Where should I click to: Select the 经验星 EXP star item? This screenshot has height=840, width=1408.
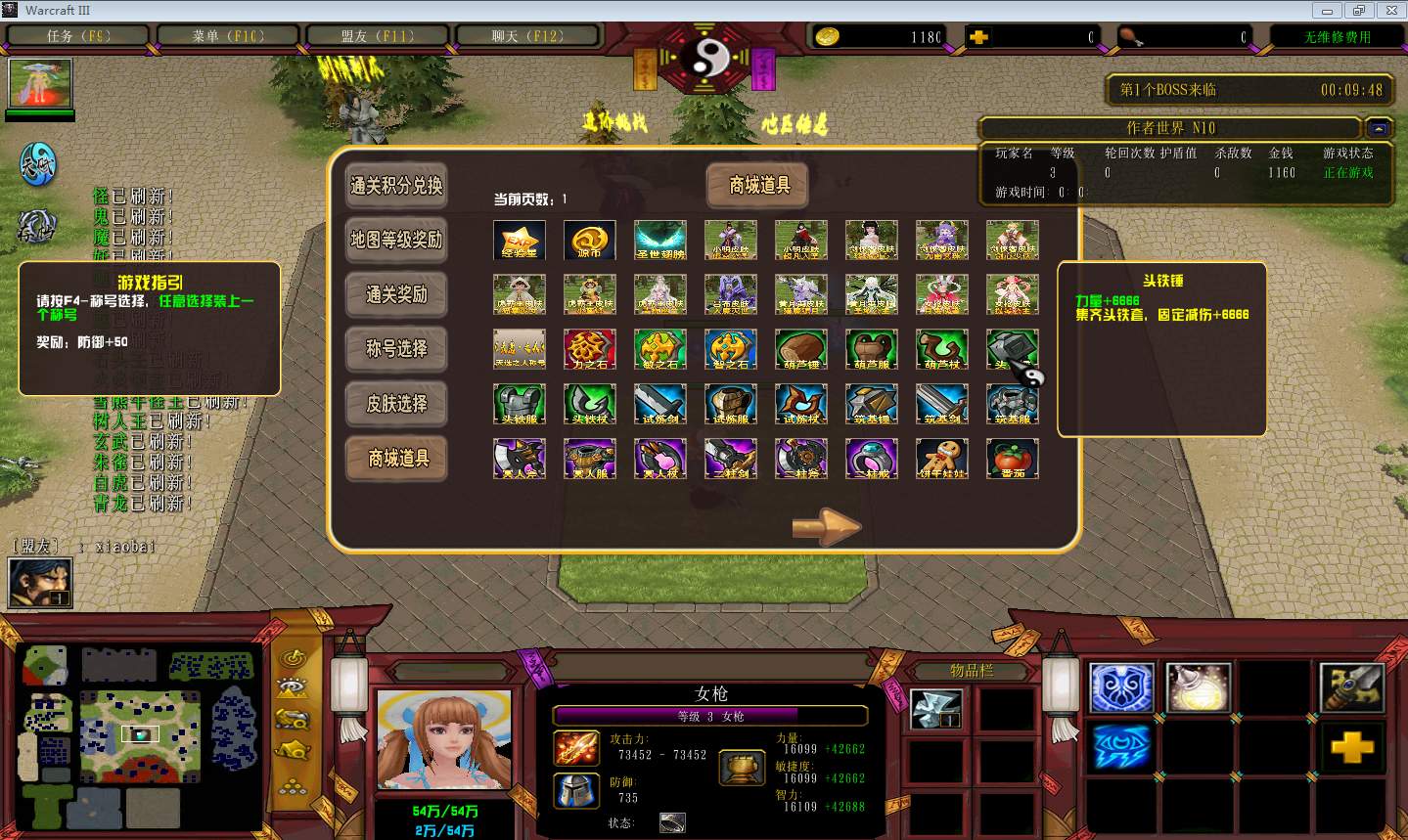(520, 240)
